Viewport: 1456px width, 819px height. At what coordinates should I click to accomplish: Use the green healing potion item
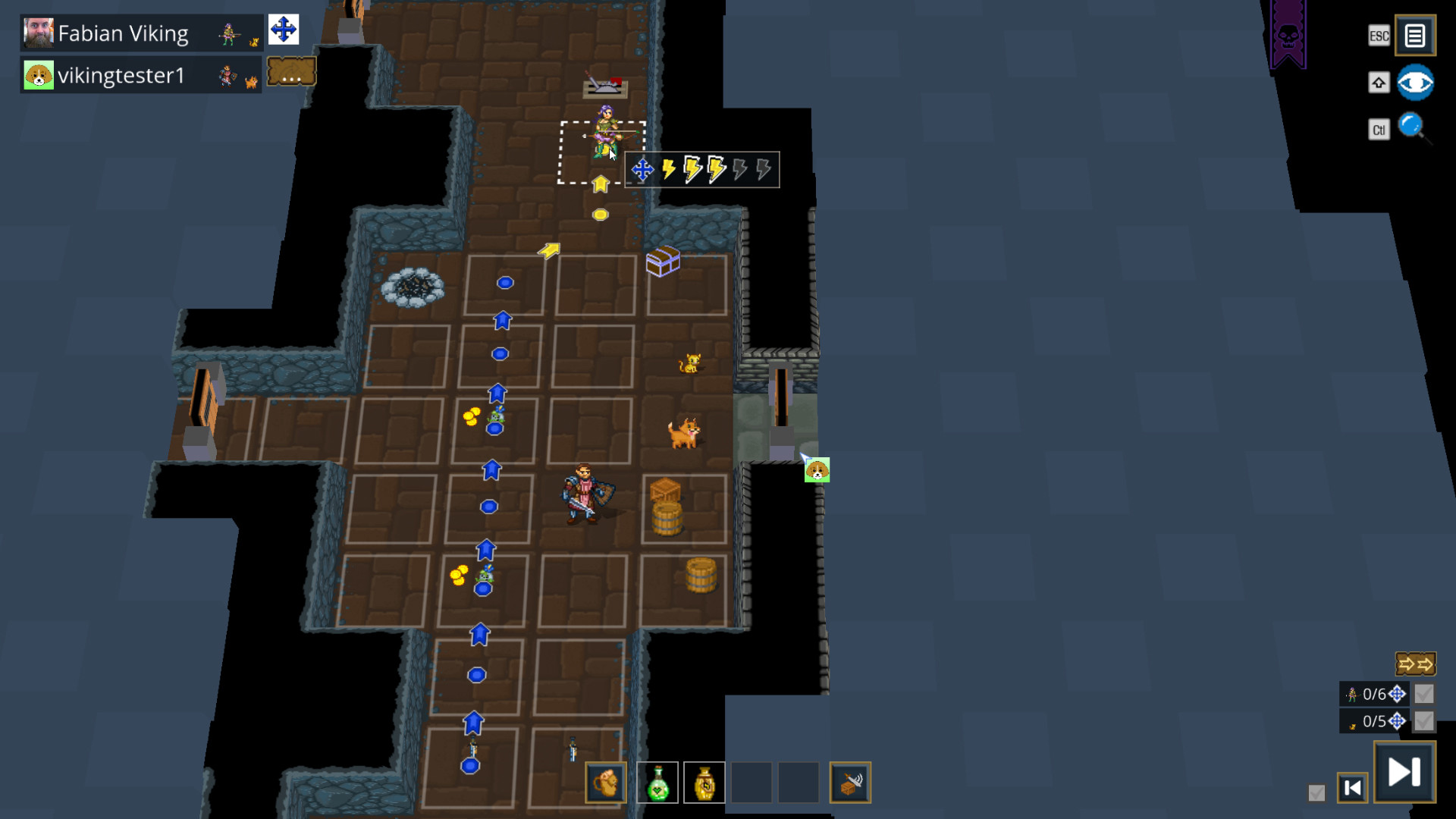point(657,782)
